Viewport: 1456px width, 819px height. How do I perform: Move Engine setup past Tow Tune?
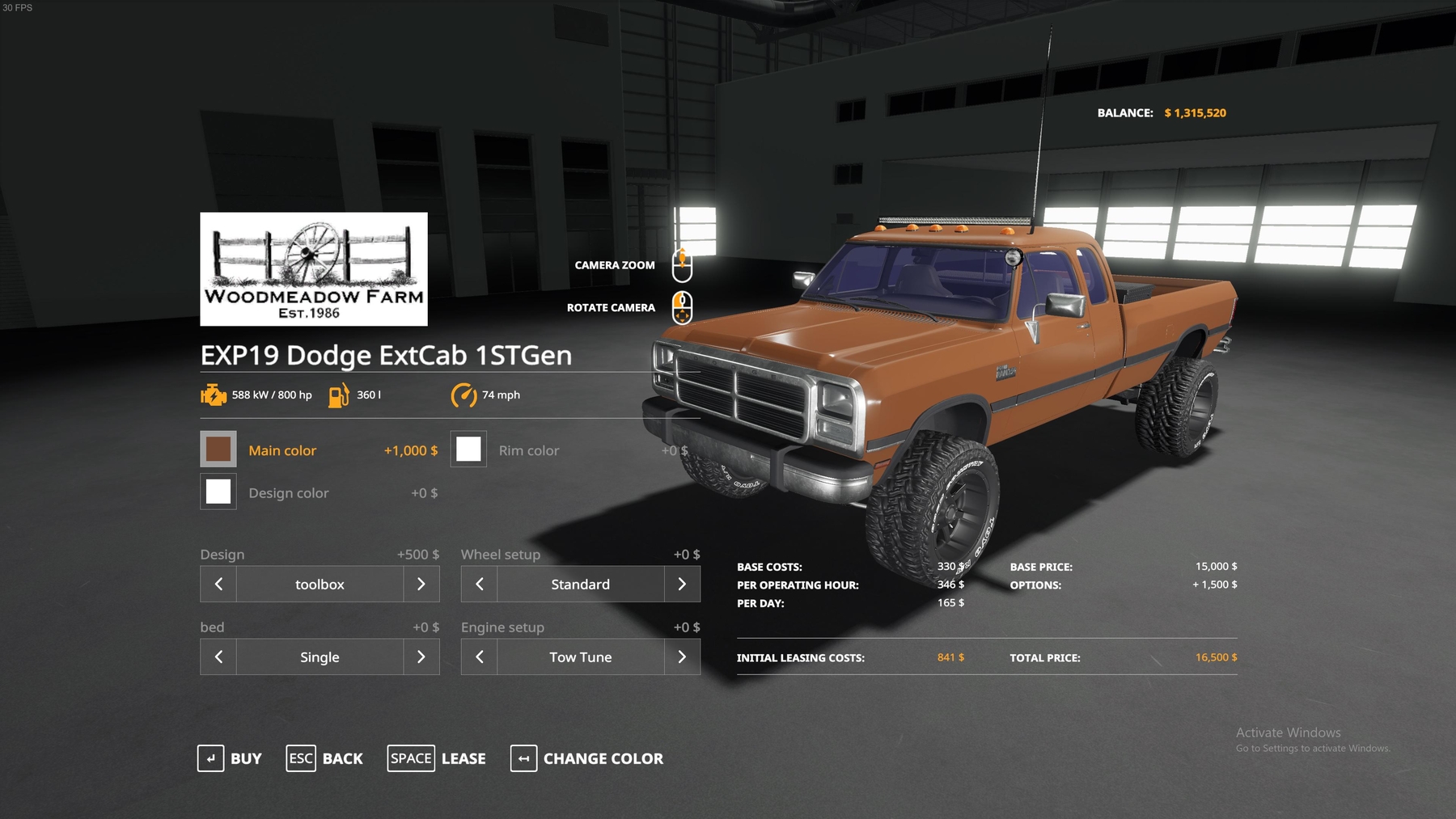click(x=682, y=656)
